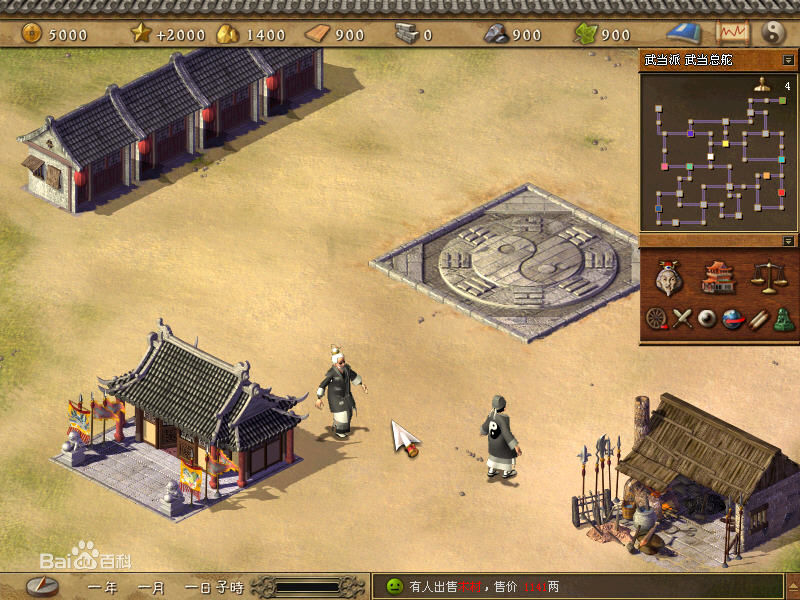Viewport: 800px width, 600px height.
Task: Open the blue book icon
Action: click(684, 32)
